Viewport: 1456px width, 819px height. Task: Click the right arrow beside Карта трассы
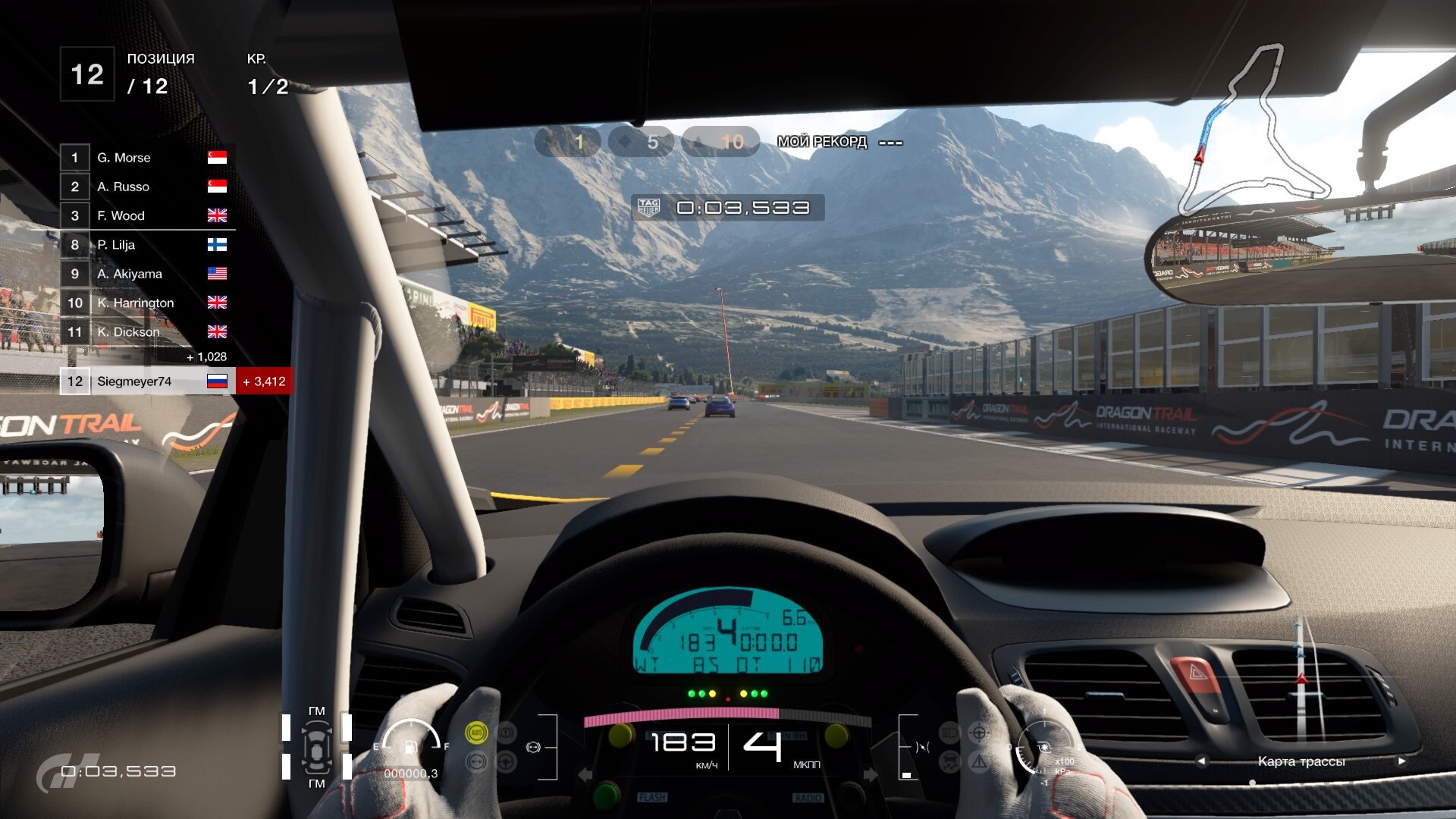coord(1401,761)
